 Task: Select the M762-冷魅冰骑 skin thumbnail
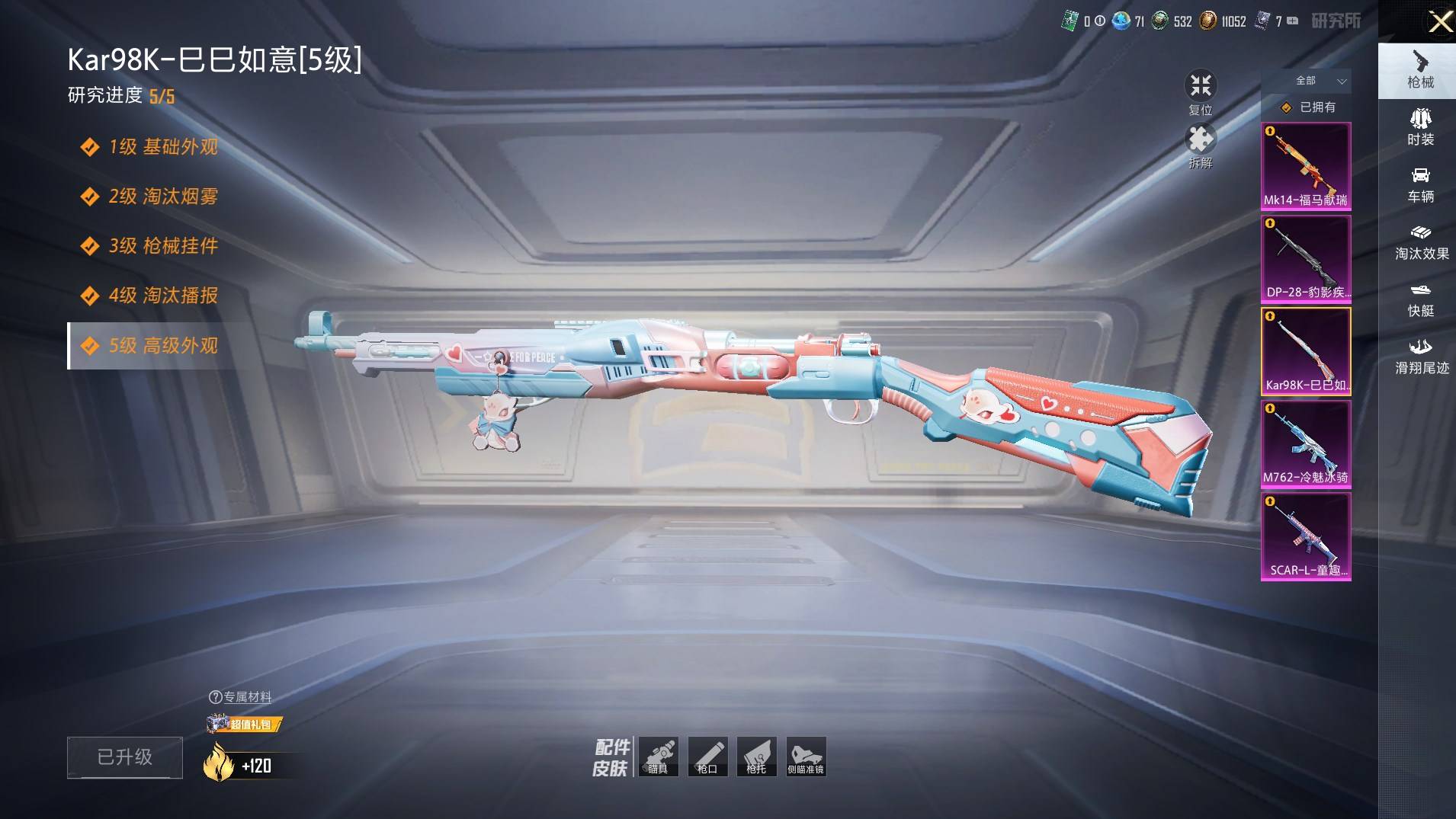point(1306,443)
